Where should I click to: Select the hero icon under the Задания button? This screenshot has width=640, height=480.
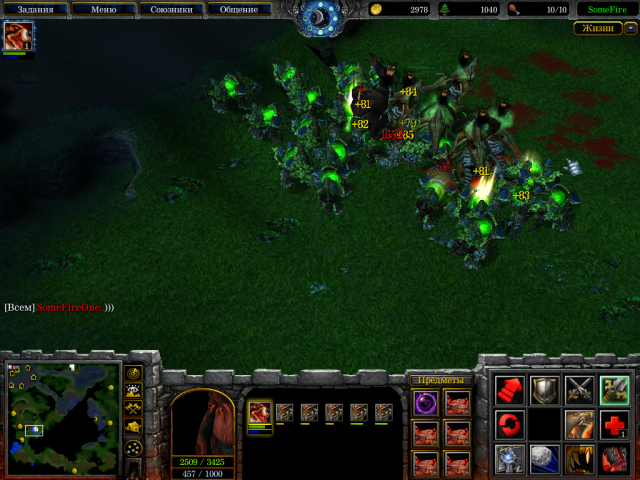pos(17,36)
